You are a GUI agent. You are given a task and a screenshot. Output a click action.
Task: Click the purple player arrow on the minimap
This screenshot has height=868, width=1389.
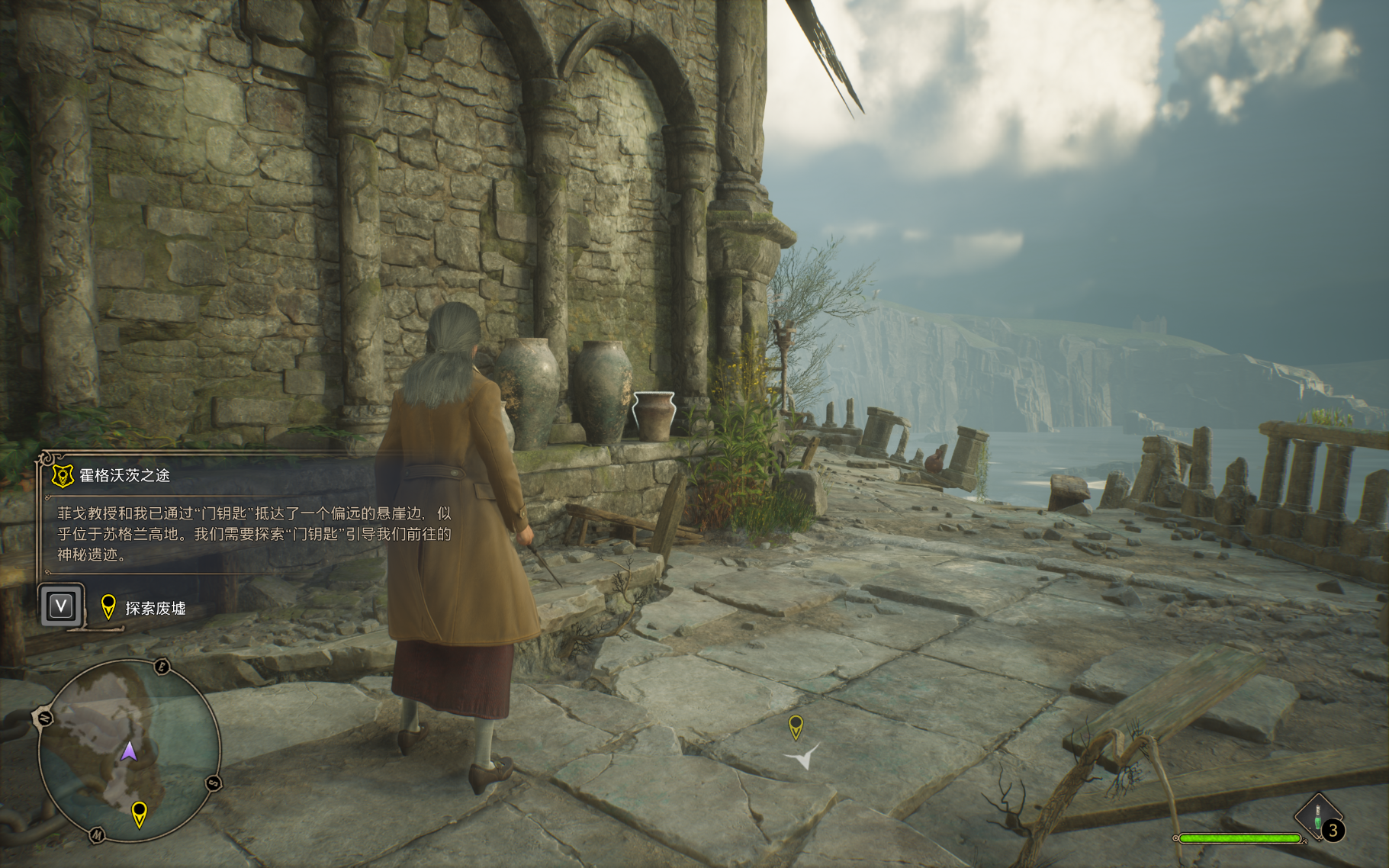(129, 751)
